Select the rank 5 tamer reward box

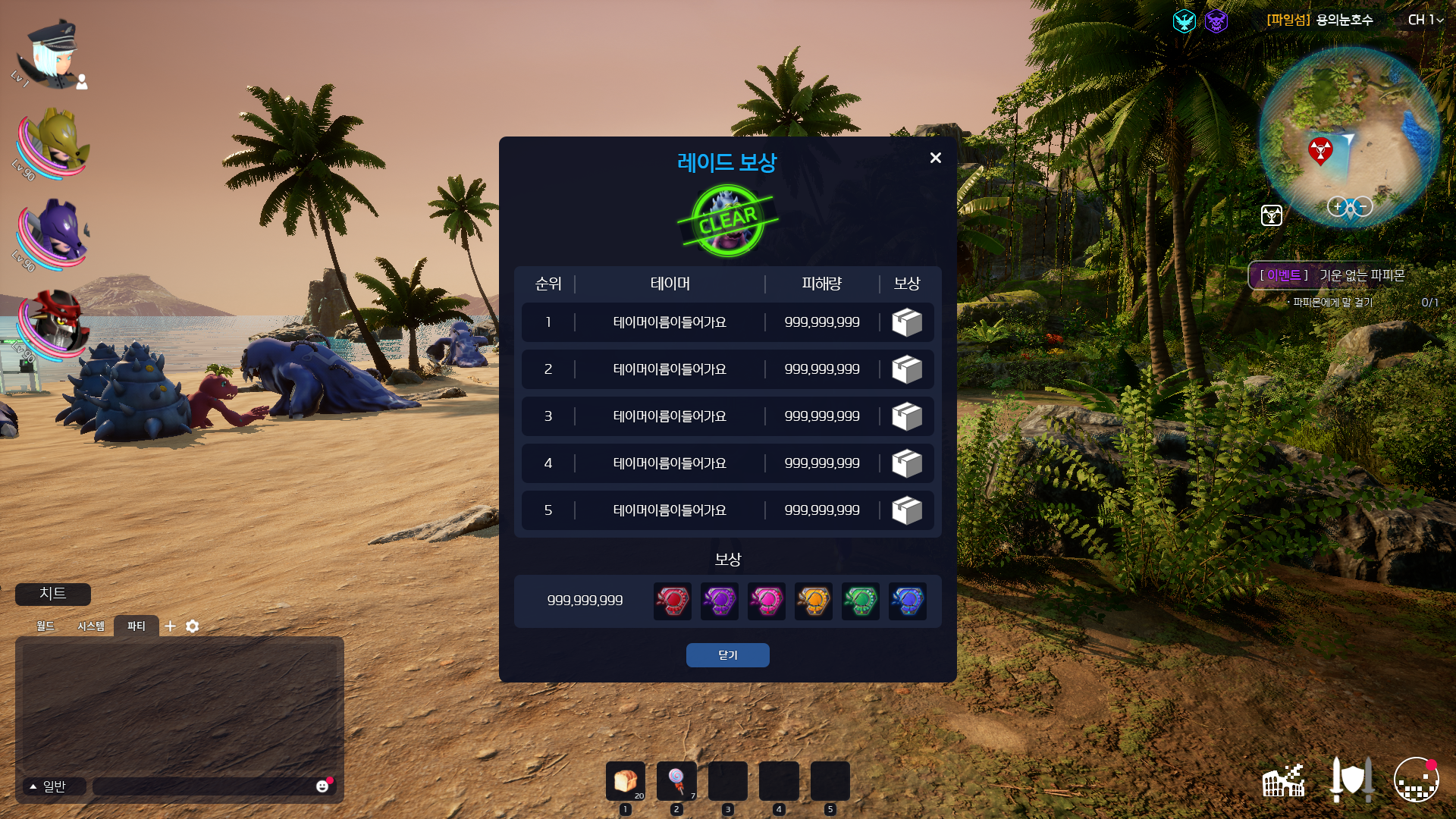[x=907, y=510]
